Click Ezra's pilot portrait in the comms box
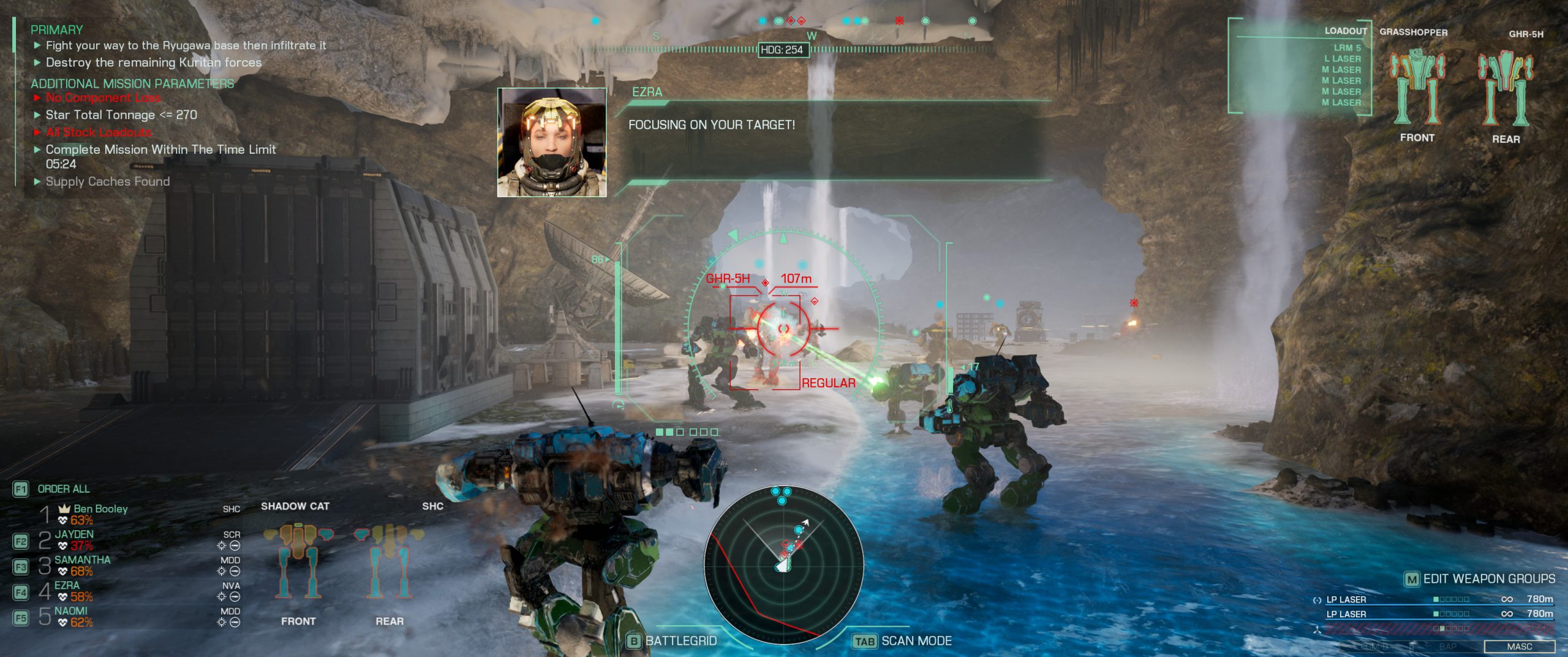 click(x=552, y=142)
